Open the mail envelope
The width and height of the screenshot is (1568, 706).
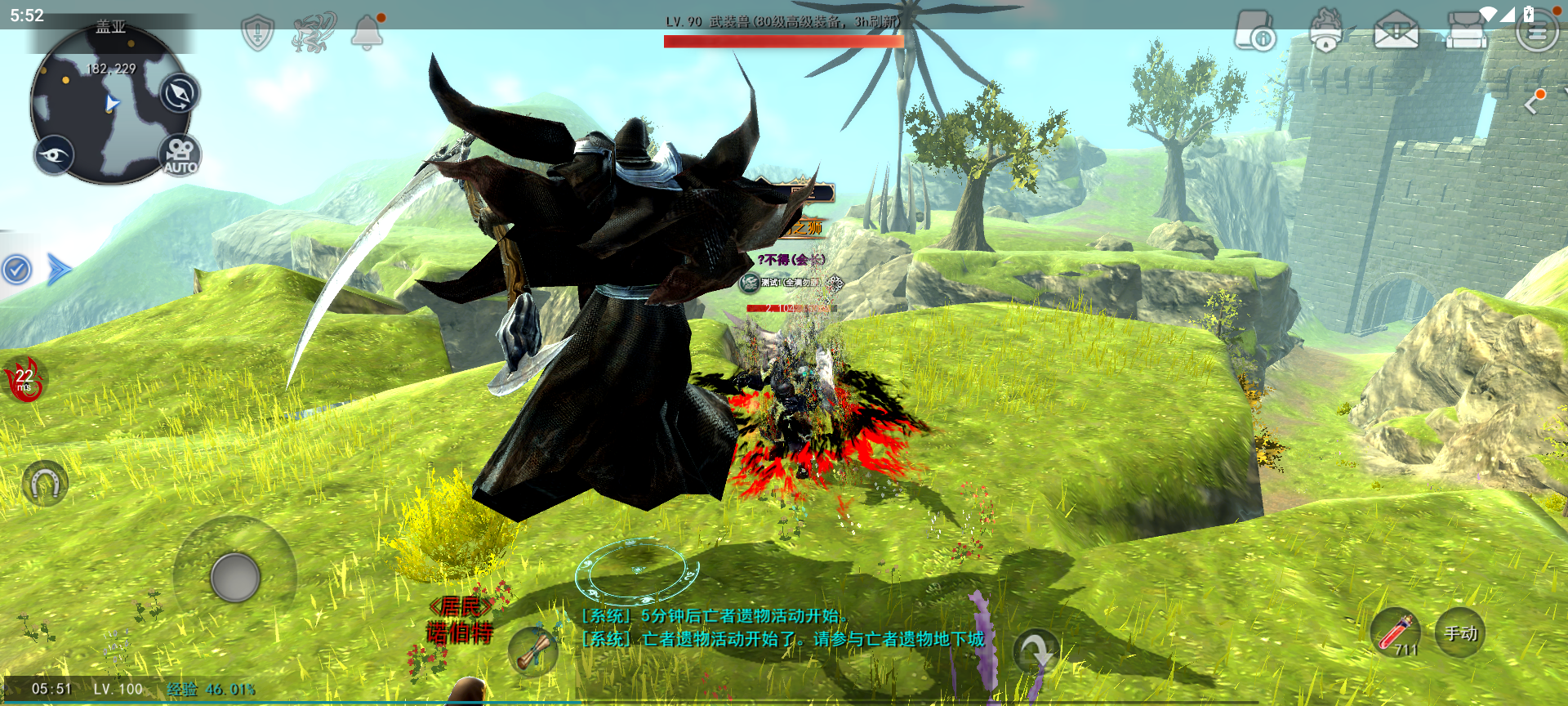click(x=1396, y=33)
